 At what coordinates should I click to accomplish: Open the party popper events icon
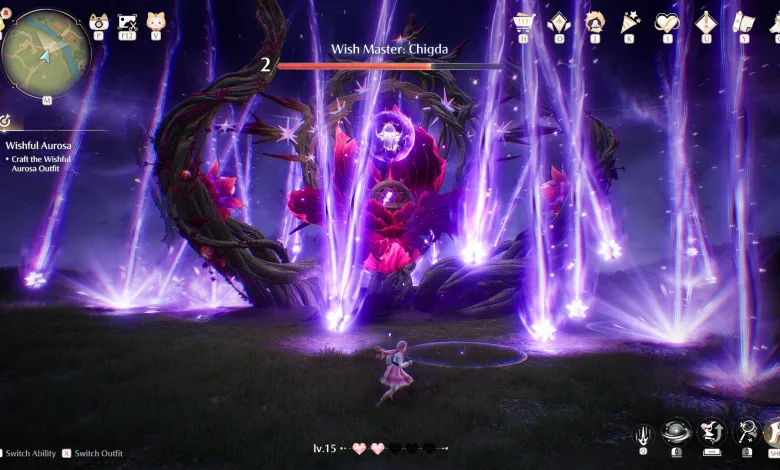coord(631,21)
